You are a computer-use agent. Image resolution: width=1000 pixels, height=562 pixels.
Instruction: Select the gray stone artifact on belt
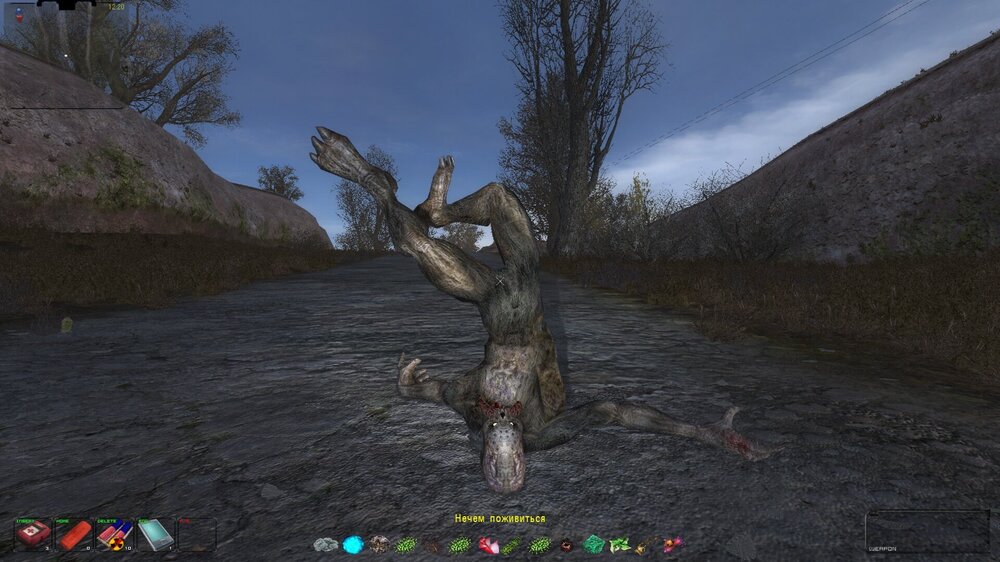(326, 545)
